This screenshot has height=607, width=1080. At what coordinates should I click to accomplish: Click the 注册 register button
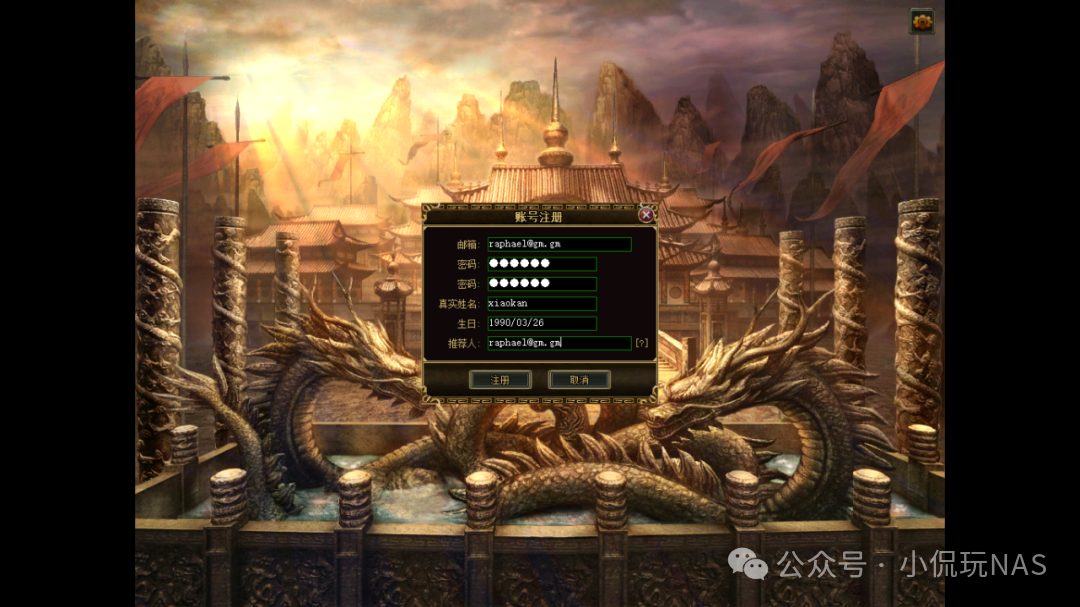pos(500,380)
